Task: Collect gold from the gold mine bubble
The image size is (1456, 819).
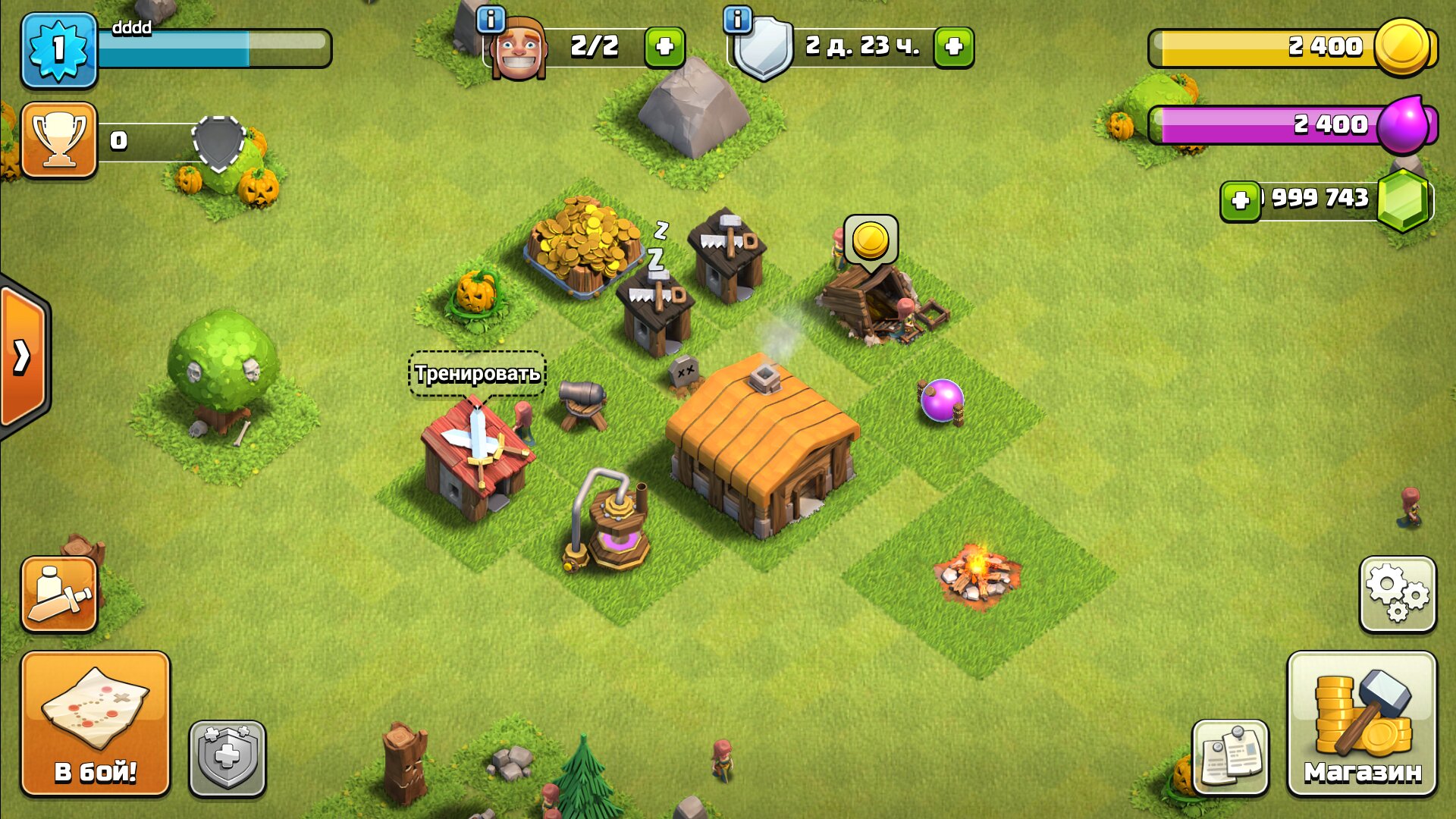Action: (x=872, y=241)
